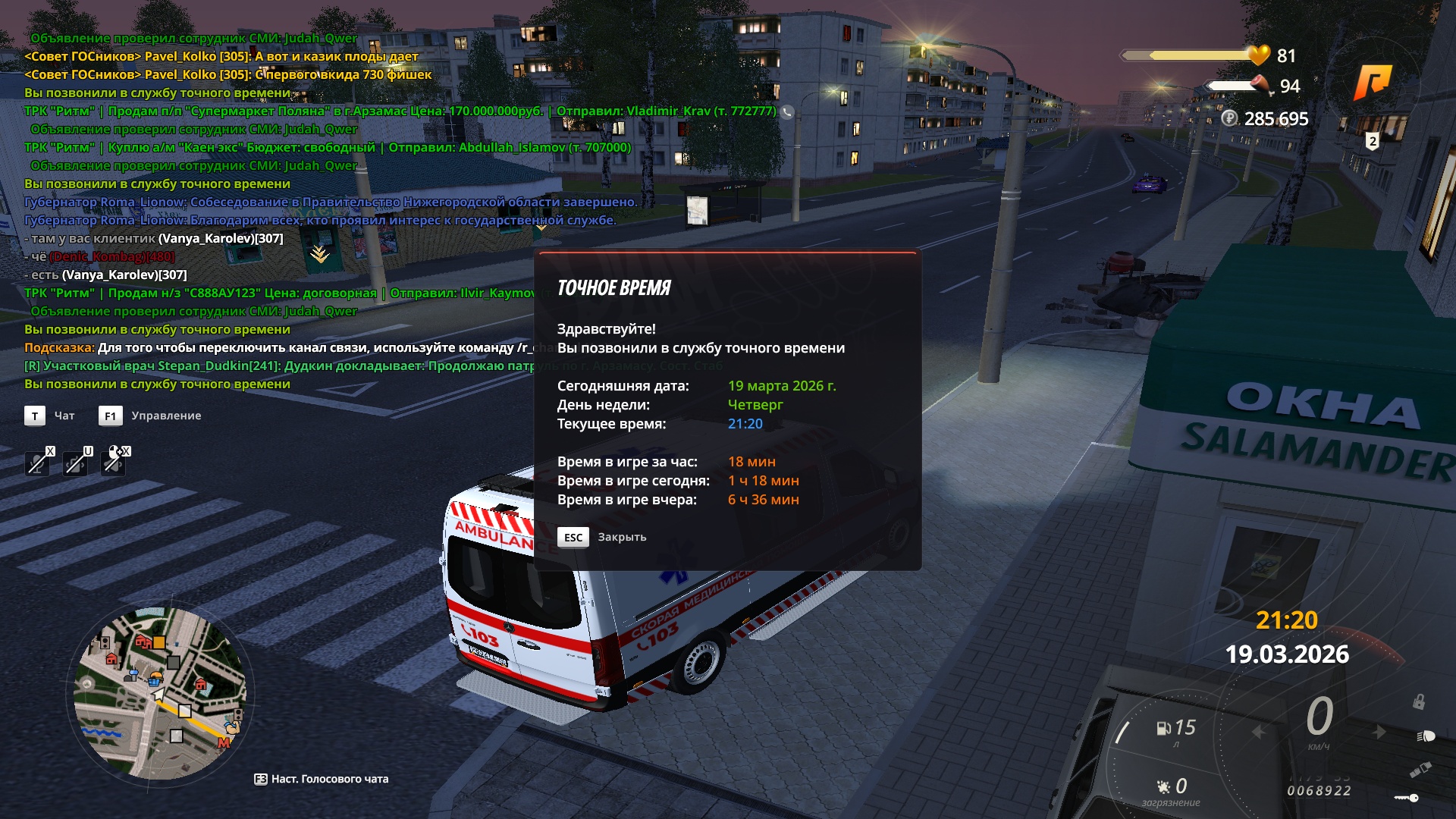Viewport: 1456px width, 819px height.
Task: Select the orange M marker on the minimap
Action: 224,743
